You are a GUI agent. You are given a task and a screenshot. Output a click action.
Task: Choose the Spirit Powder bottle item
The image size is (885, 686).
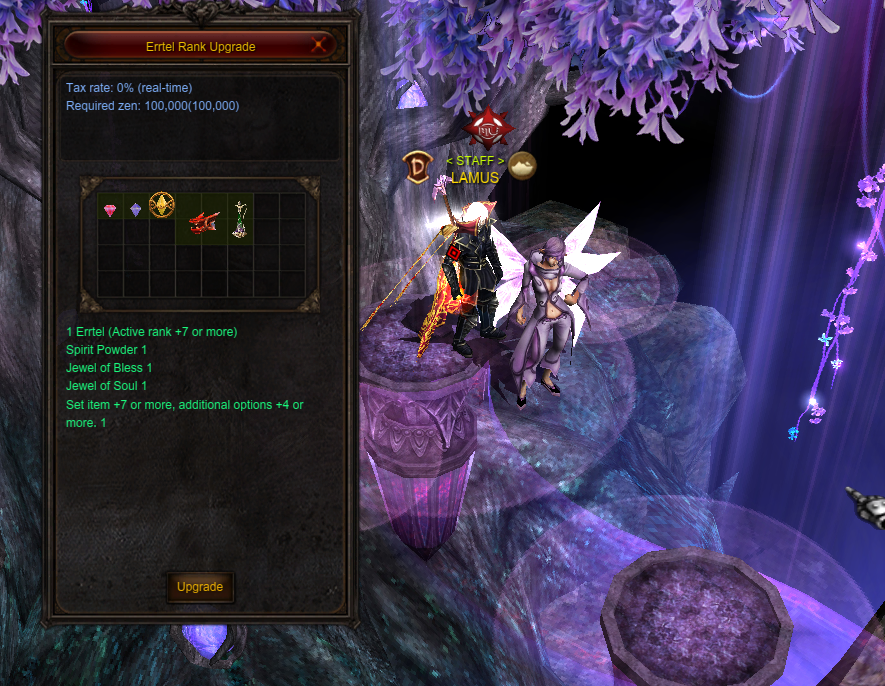tap(240, 219)
